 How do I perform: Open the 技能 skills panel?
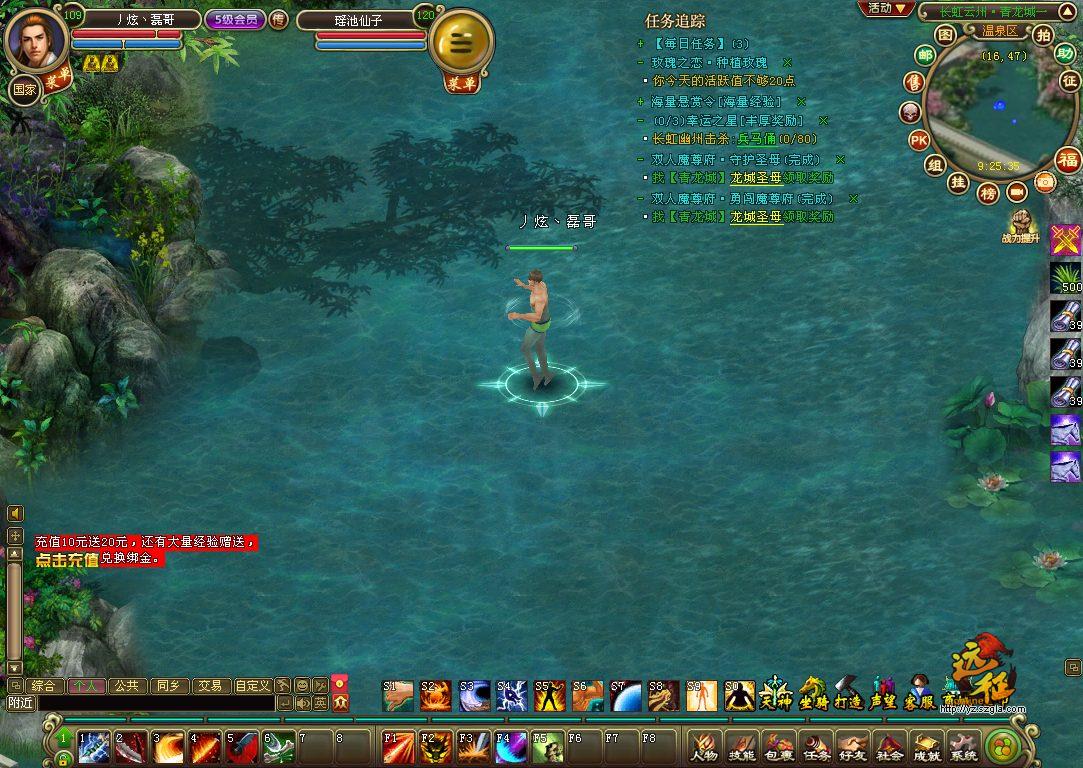[742, 746]
